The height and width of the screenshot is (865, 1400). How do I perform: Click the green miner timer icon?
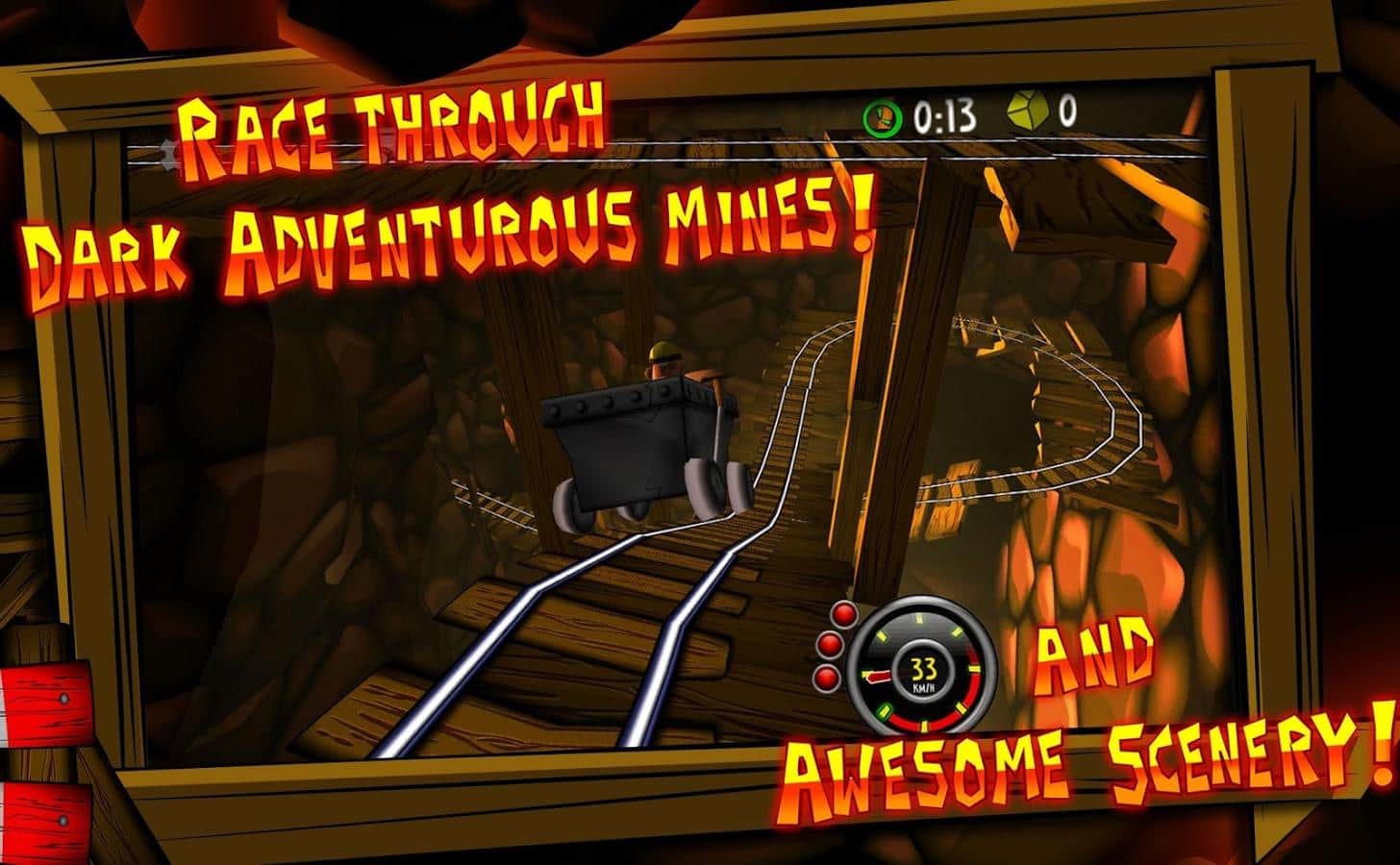(883, 117)
